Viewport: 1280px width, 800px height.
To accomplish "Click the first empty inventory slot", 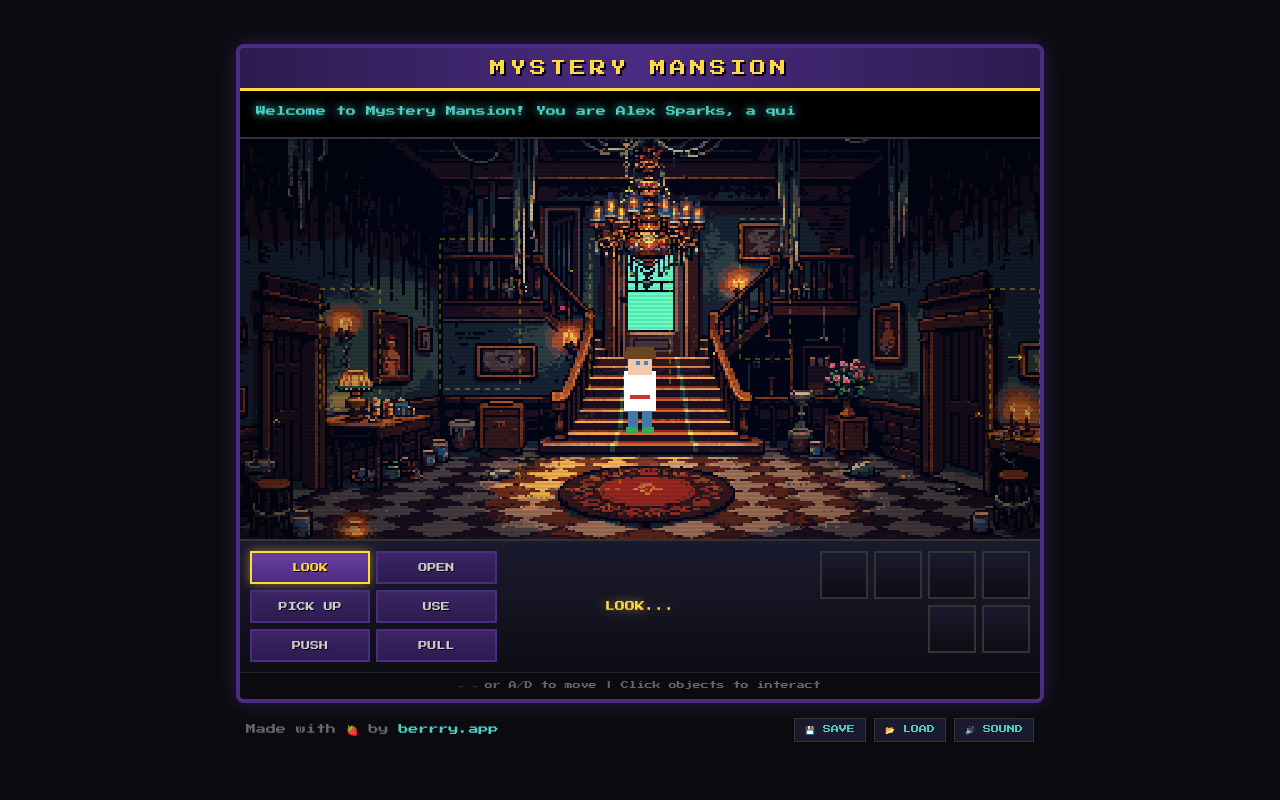I will pos(843,575).
